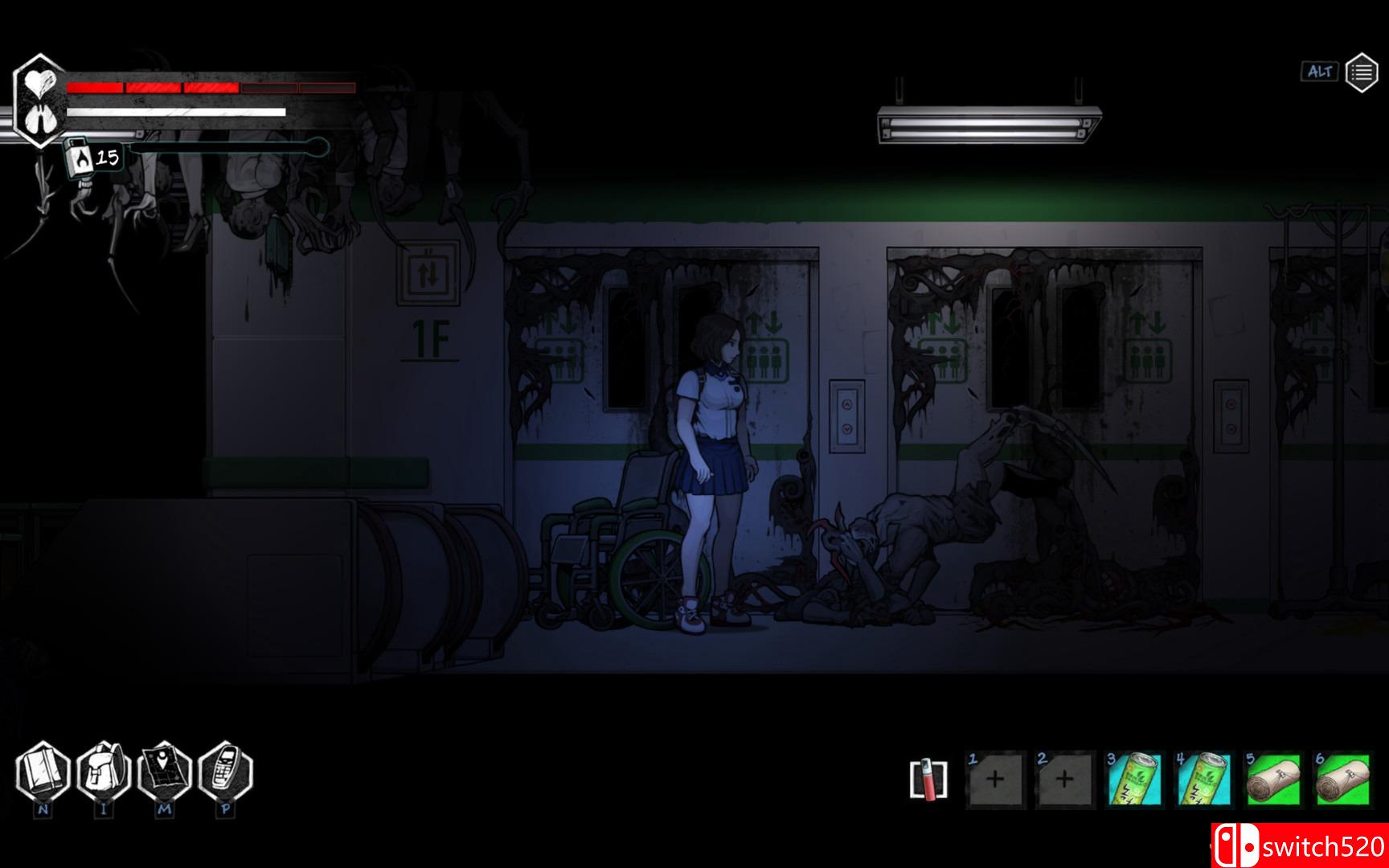Select the lighter equipment icon
The image size is (1389, 868).
click(928, 779)
